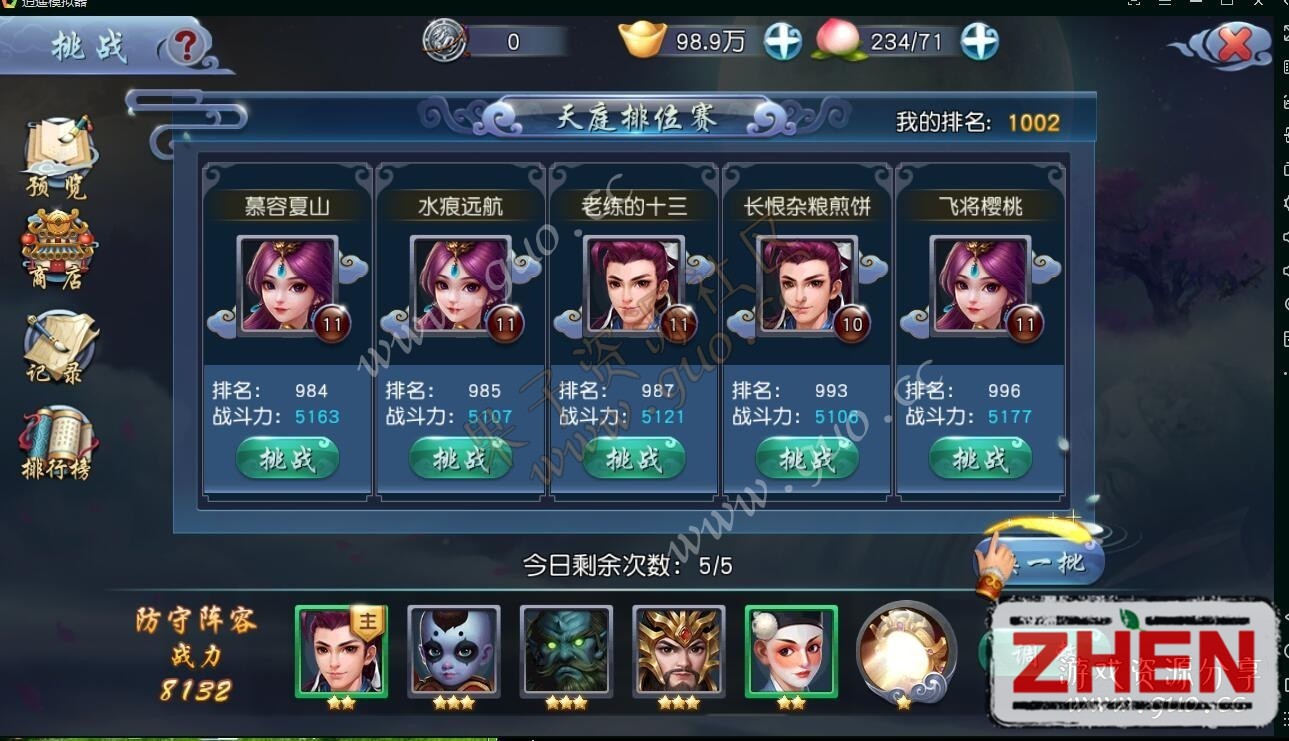This screenshot has width=1289, height=741.
Task: Challenge 老练的十三
Action: tap(633, 458)
